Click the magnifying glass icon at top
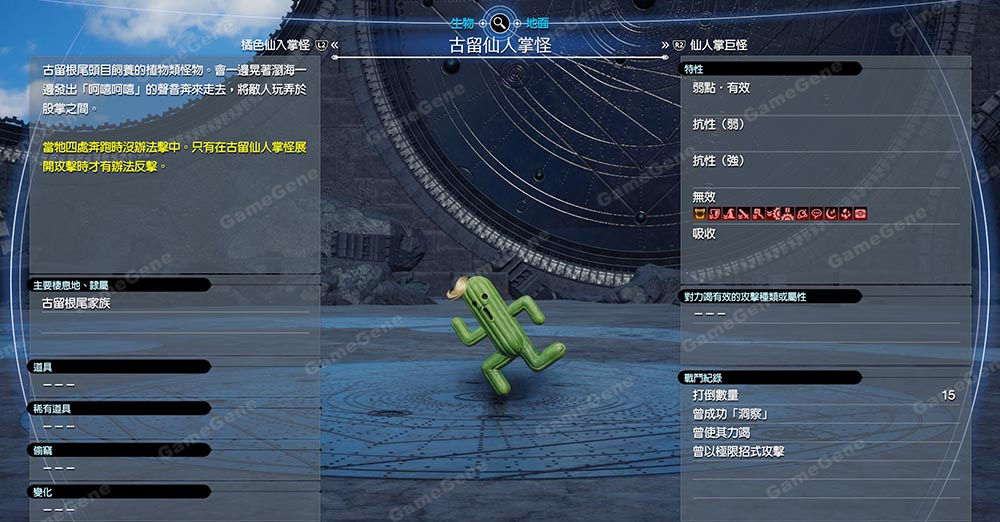Screen dimensions: 1000x522 [499, 21]
